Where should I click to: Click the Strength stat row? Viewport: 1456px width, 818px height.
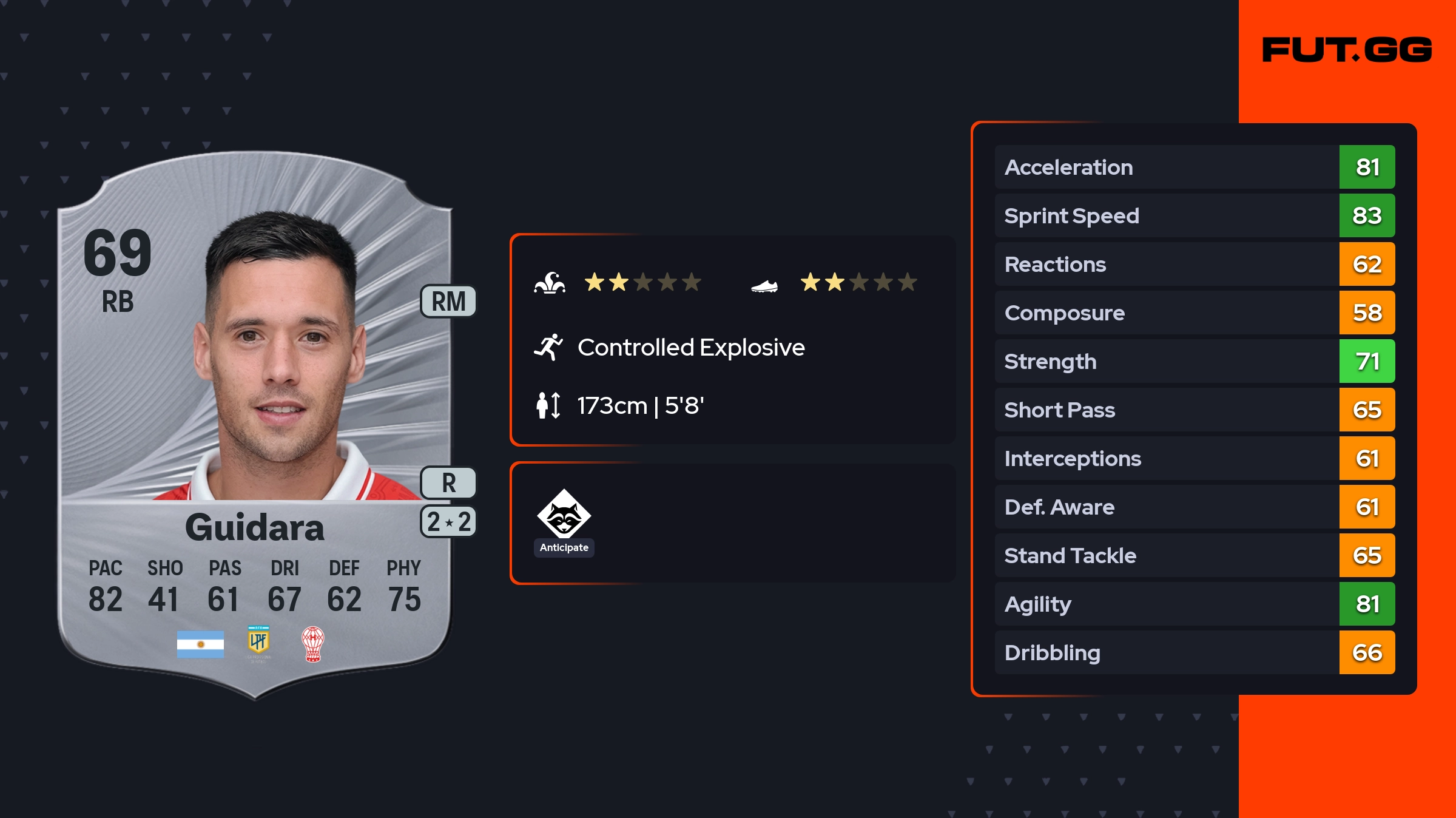click(x=1195, y=361)
